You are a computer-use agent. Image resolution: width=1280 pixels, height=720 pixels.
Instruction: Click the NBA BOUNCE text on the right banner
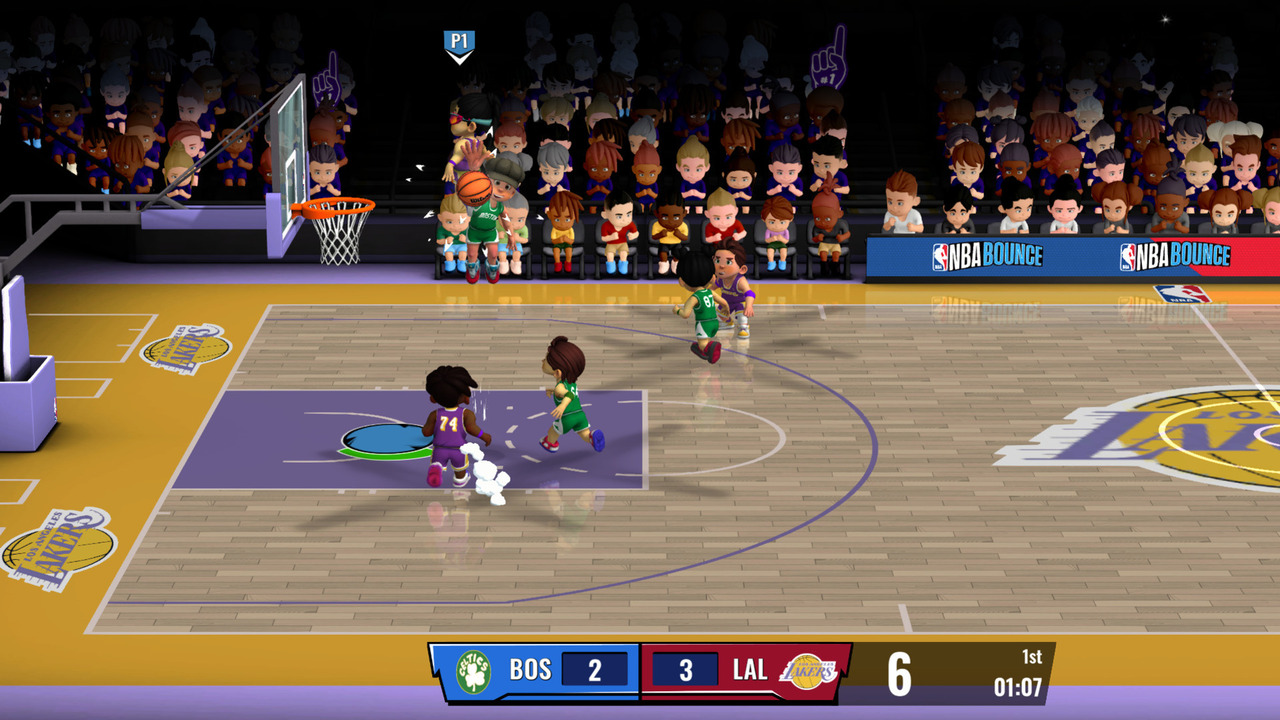point(1185,255)
